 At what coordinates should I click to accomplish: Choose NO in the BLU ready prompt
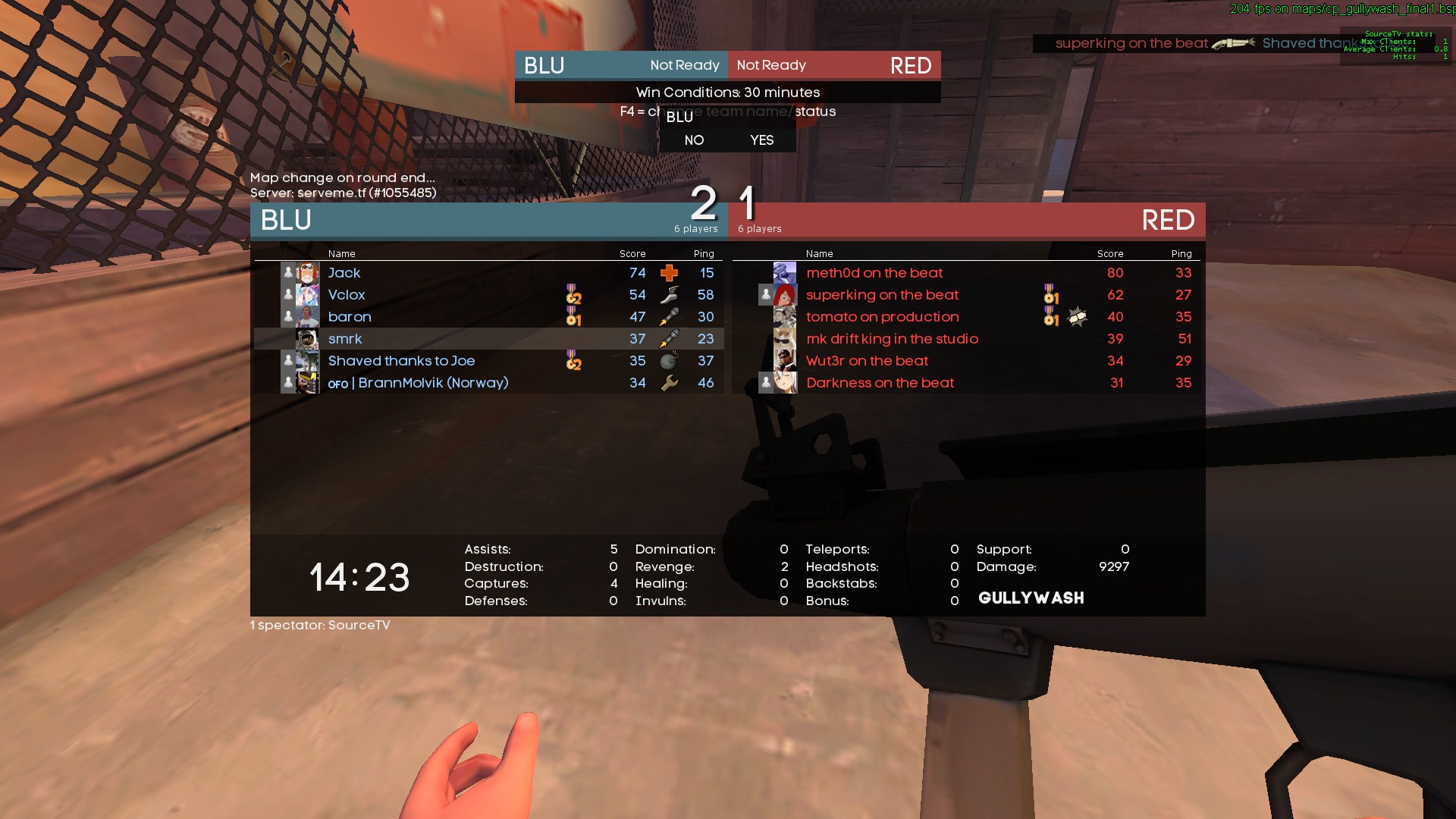tap(694, 140)
